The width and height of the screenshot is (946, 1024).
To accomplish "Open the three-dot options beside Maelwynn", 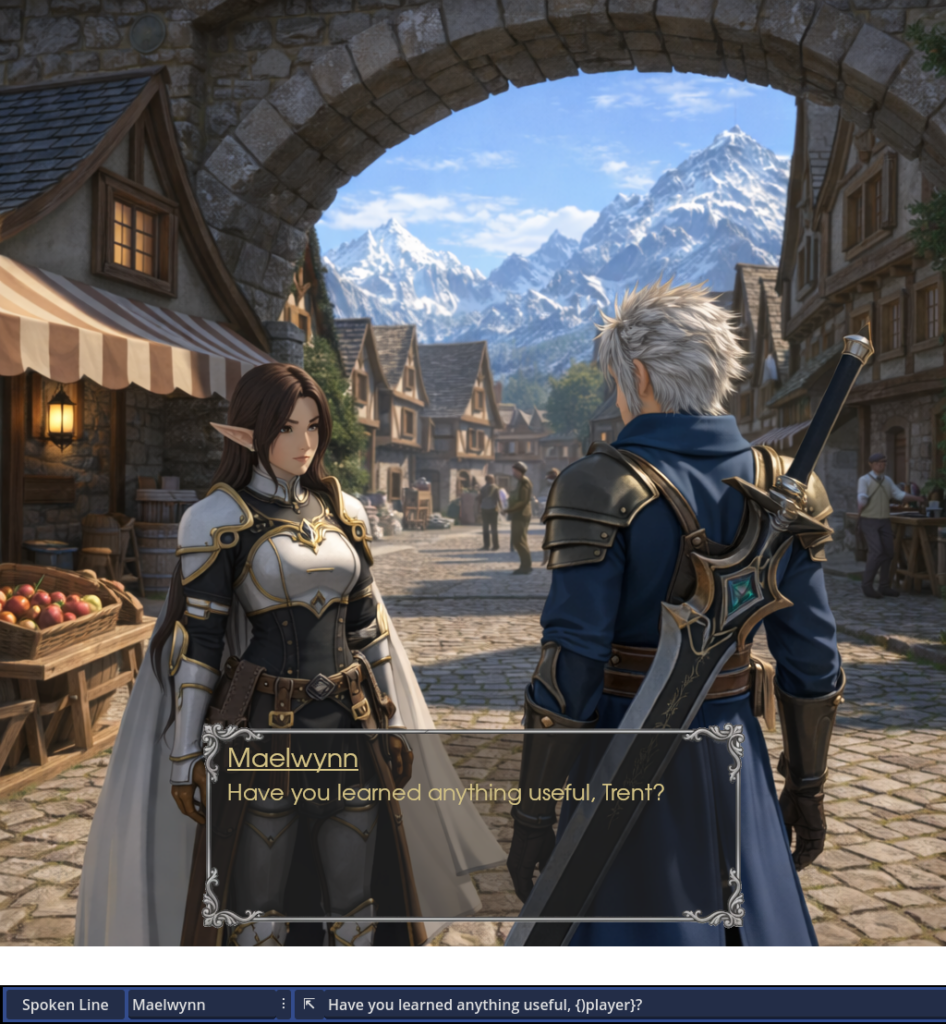I will [x=284, y=1004].
